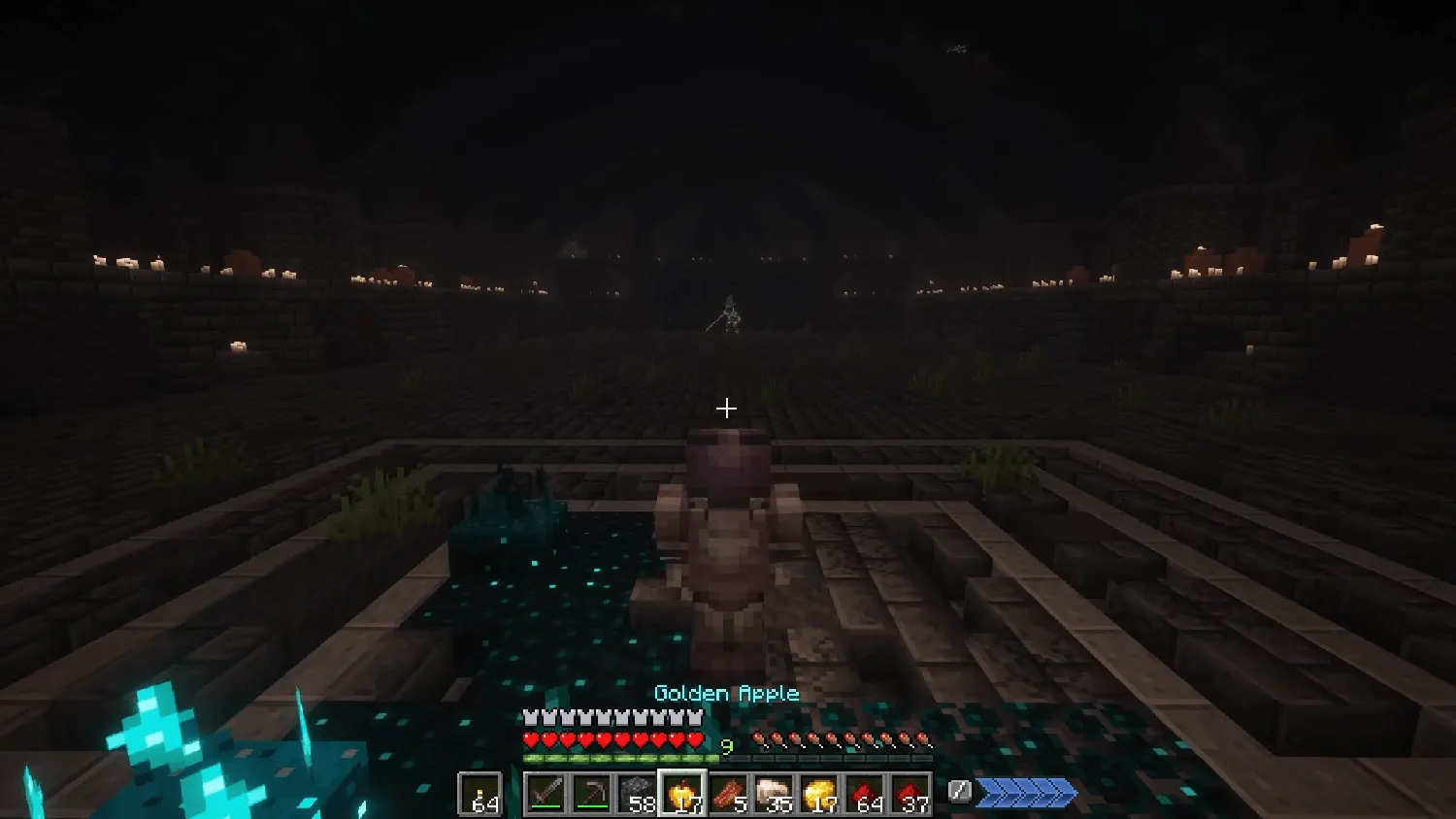Click the empty shield slot icon
Screen dimensions: 1456x819
coord(958,791)
